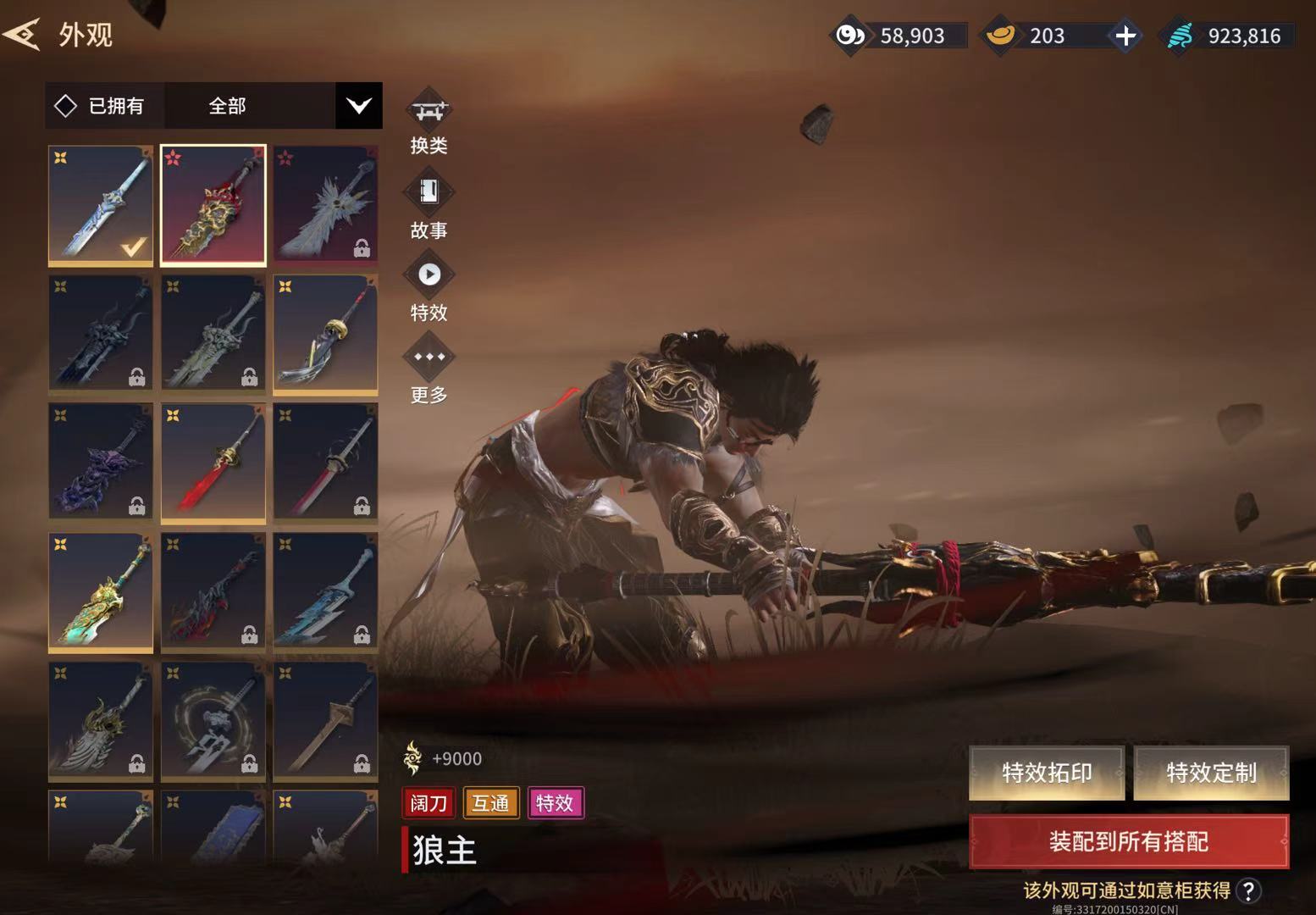The width and height of the screenshot is (1316, 915).
Task: Toggle the 已拥有 owned filter
Action: 102,106
